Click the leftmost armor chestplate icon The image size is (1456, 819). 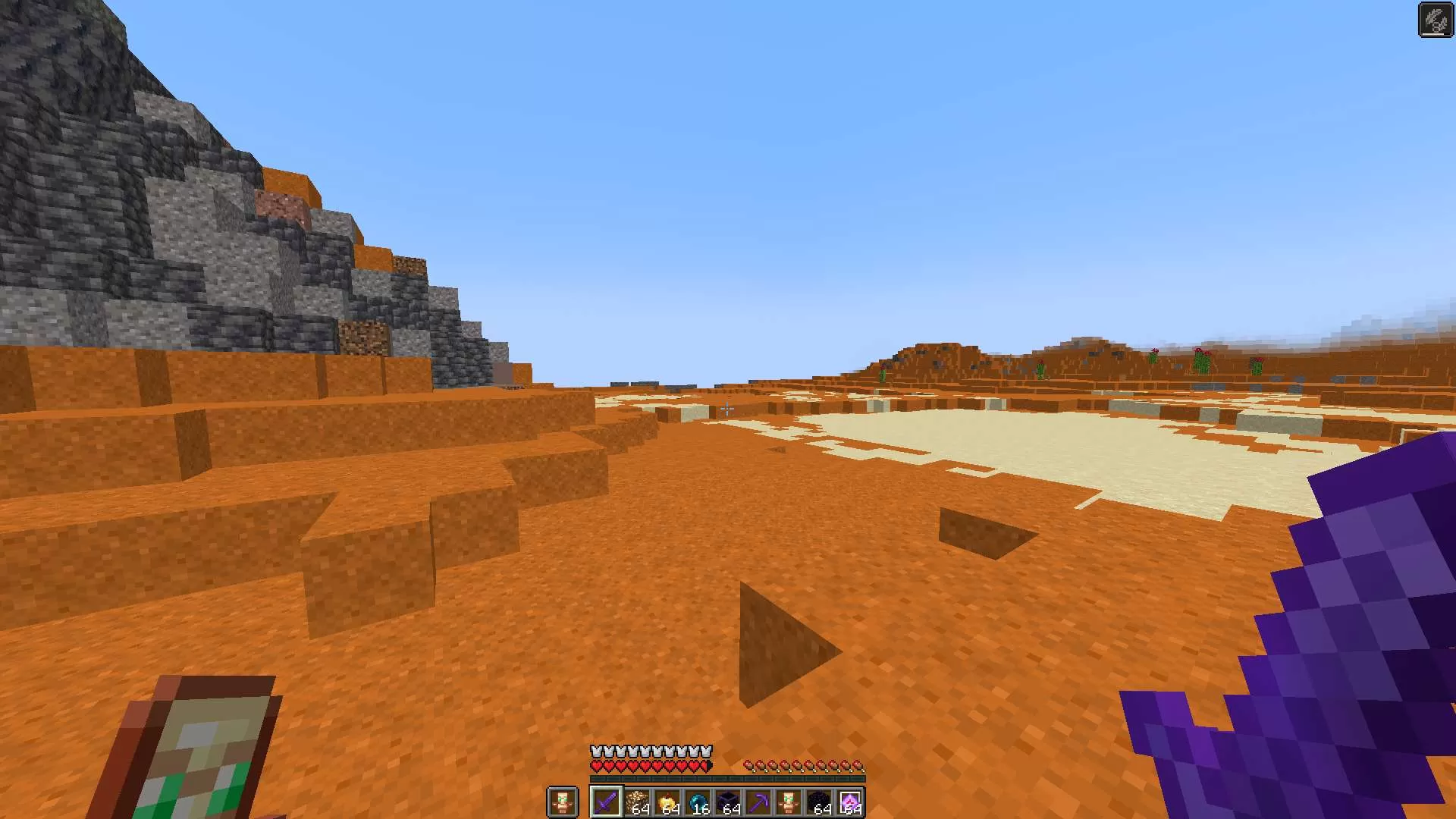pyautogui.click(x=596, y=751)
